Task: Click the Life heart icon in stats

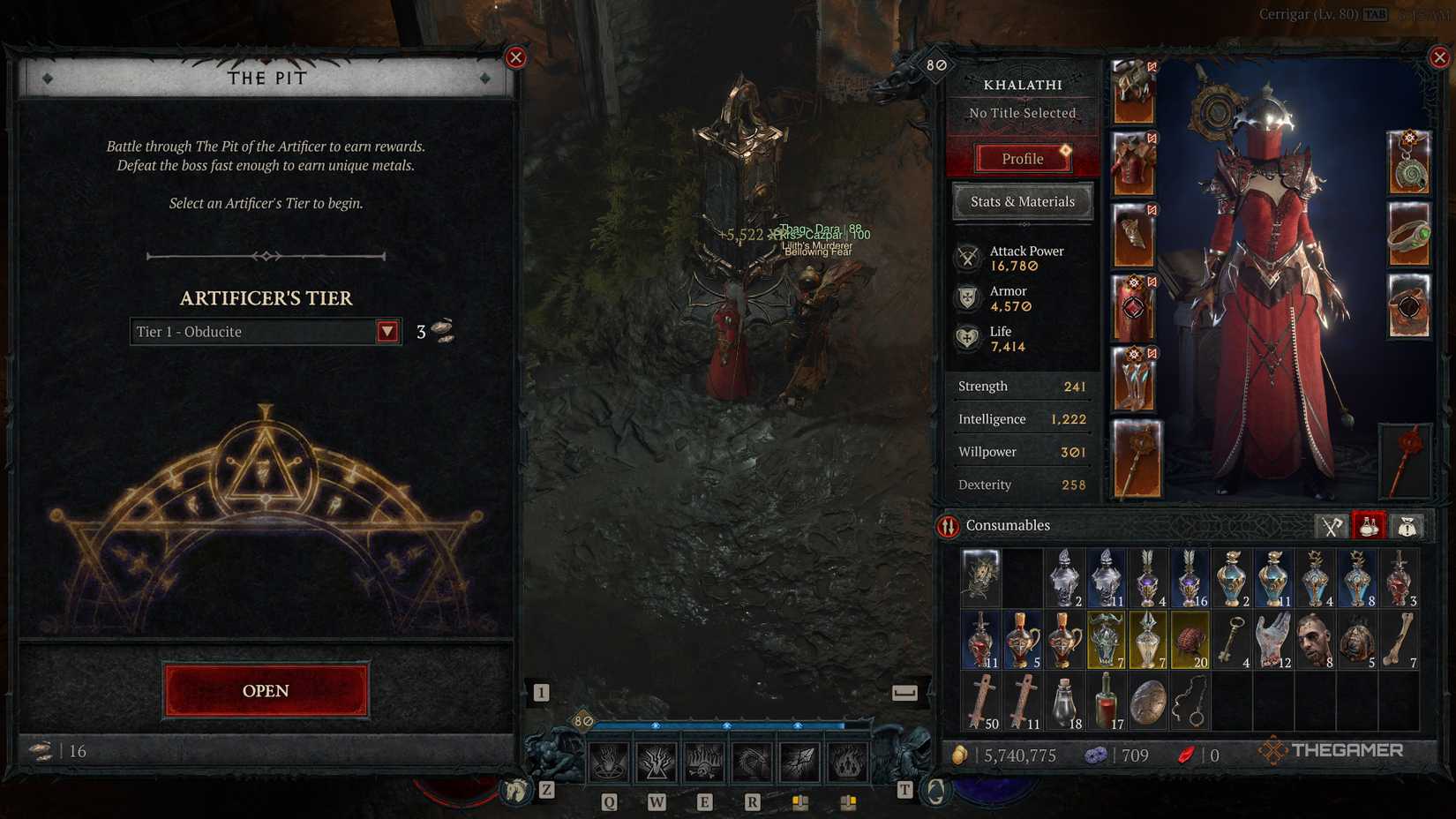Action: (x=967, y=337)
